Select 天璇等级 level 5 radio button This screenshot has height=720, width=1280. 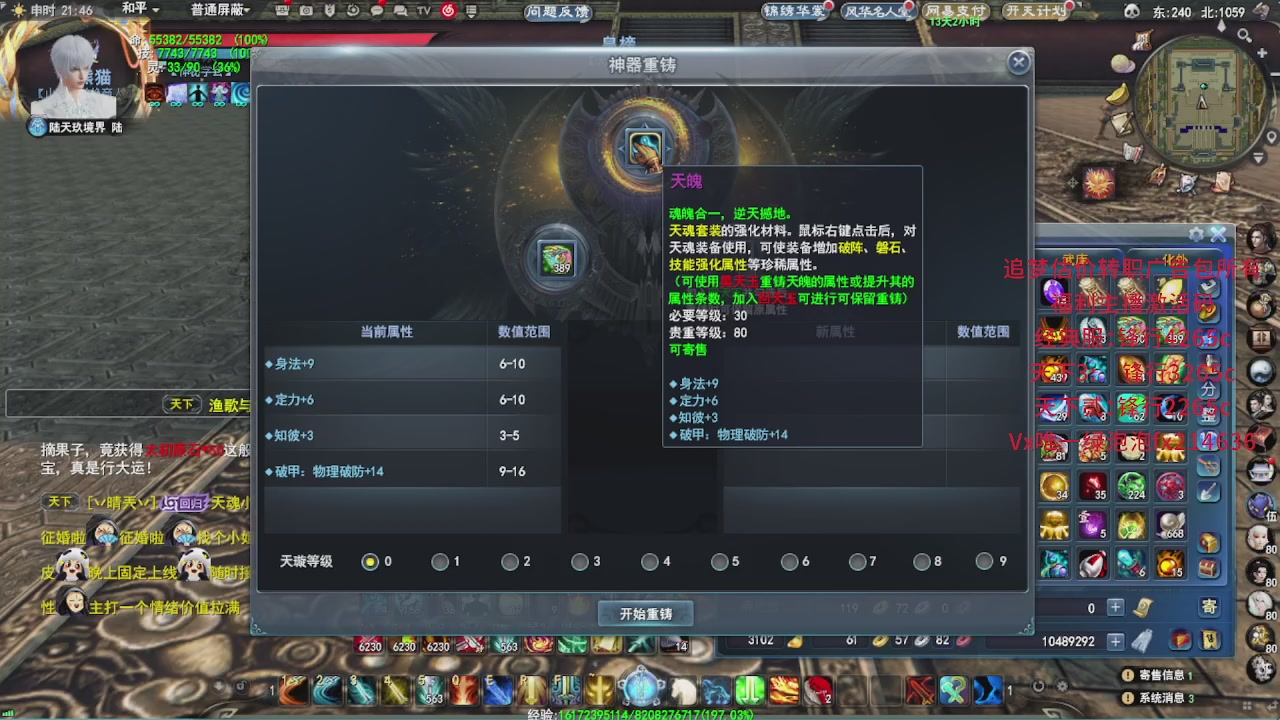click(x=721, y=562)
